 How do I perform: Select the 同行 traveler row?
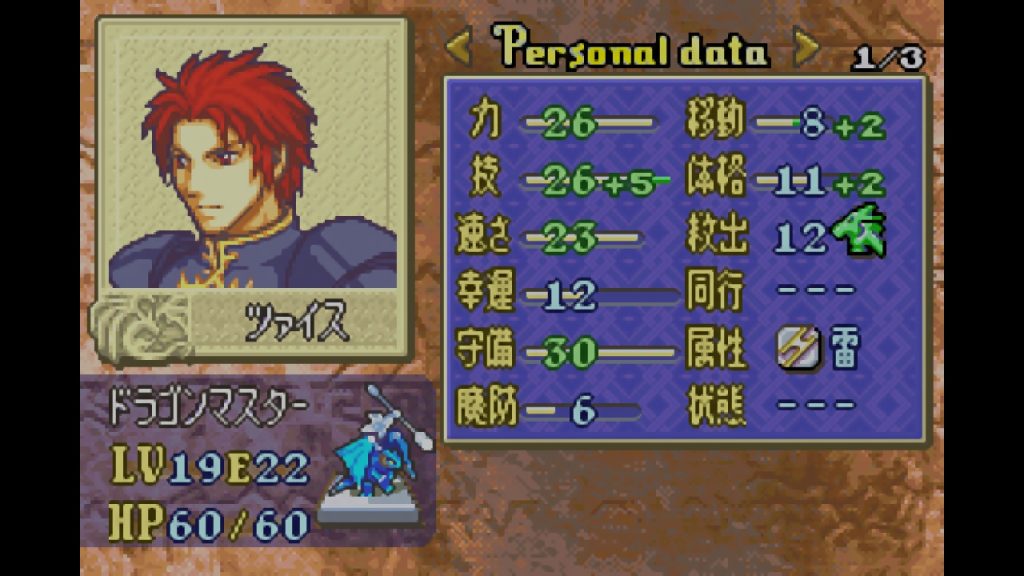click(x=772, y=294)
